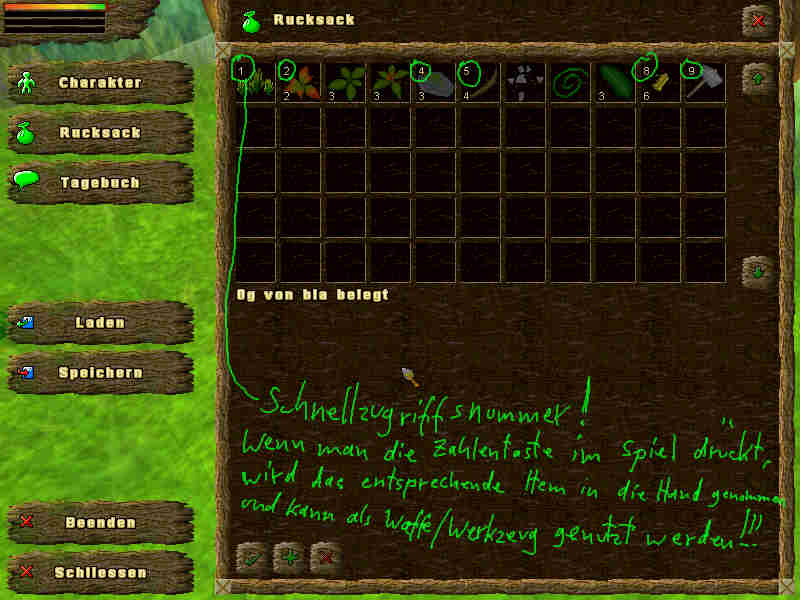
Task: Close the Rucksack window with the red X
Action: point(757,20)
